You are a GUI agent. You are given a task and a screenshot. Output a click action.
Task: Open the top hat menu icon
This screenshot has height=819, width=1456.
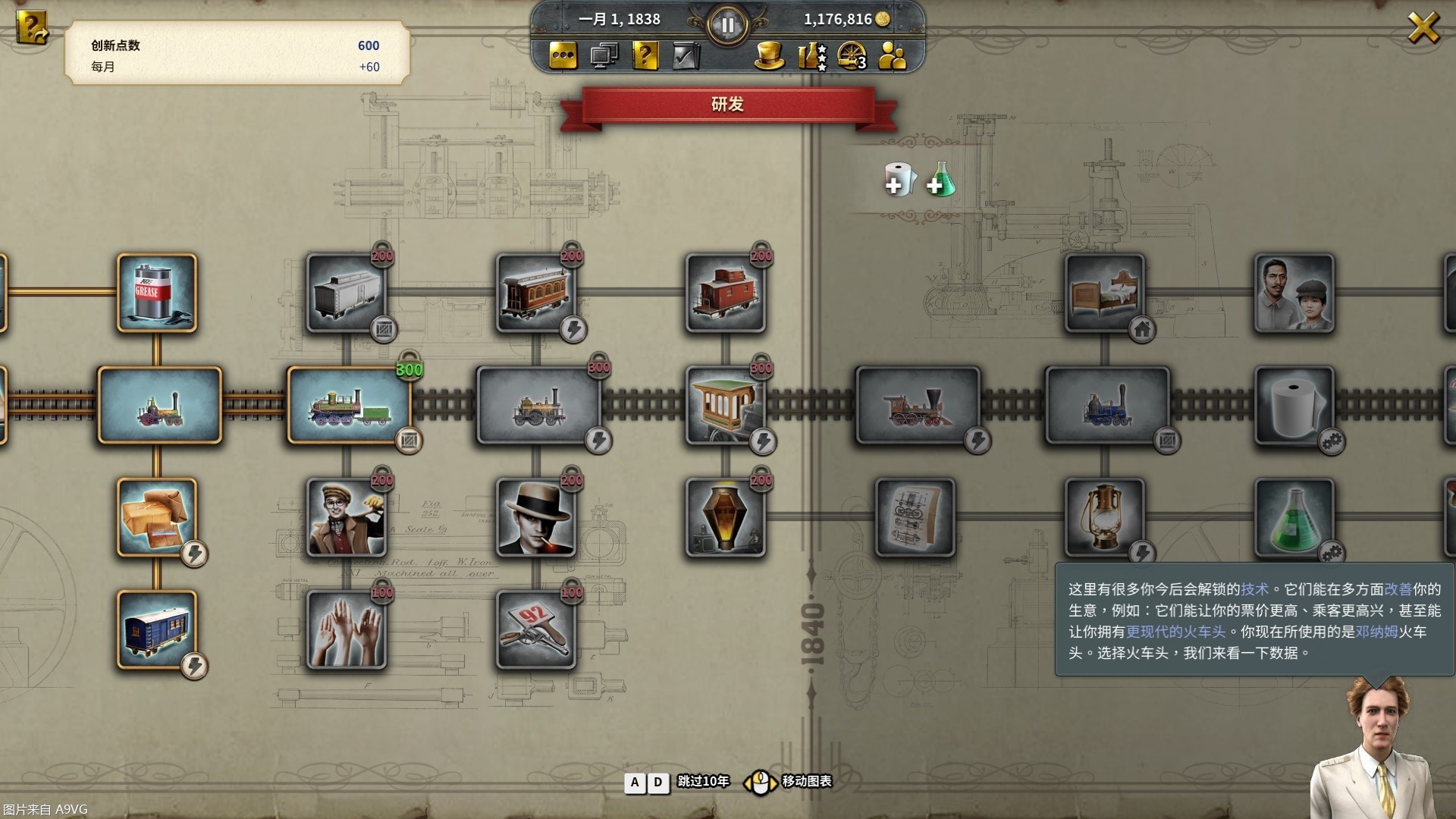pos(769,56)
